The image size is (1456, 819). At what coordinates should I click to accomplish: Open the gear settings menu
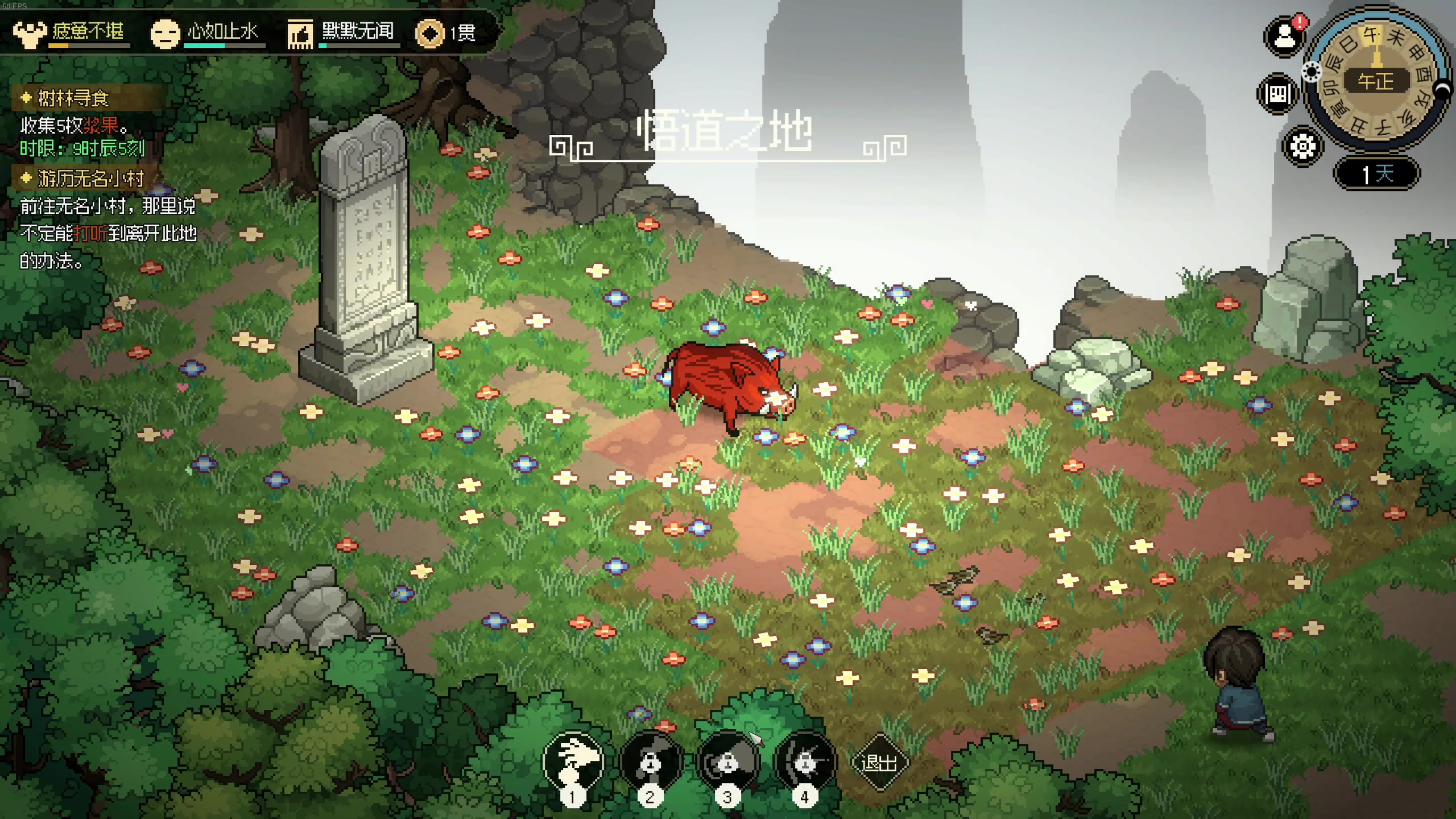click(1302, 147)
